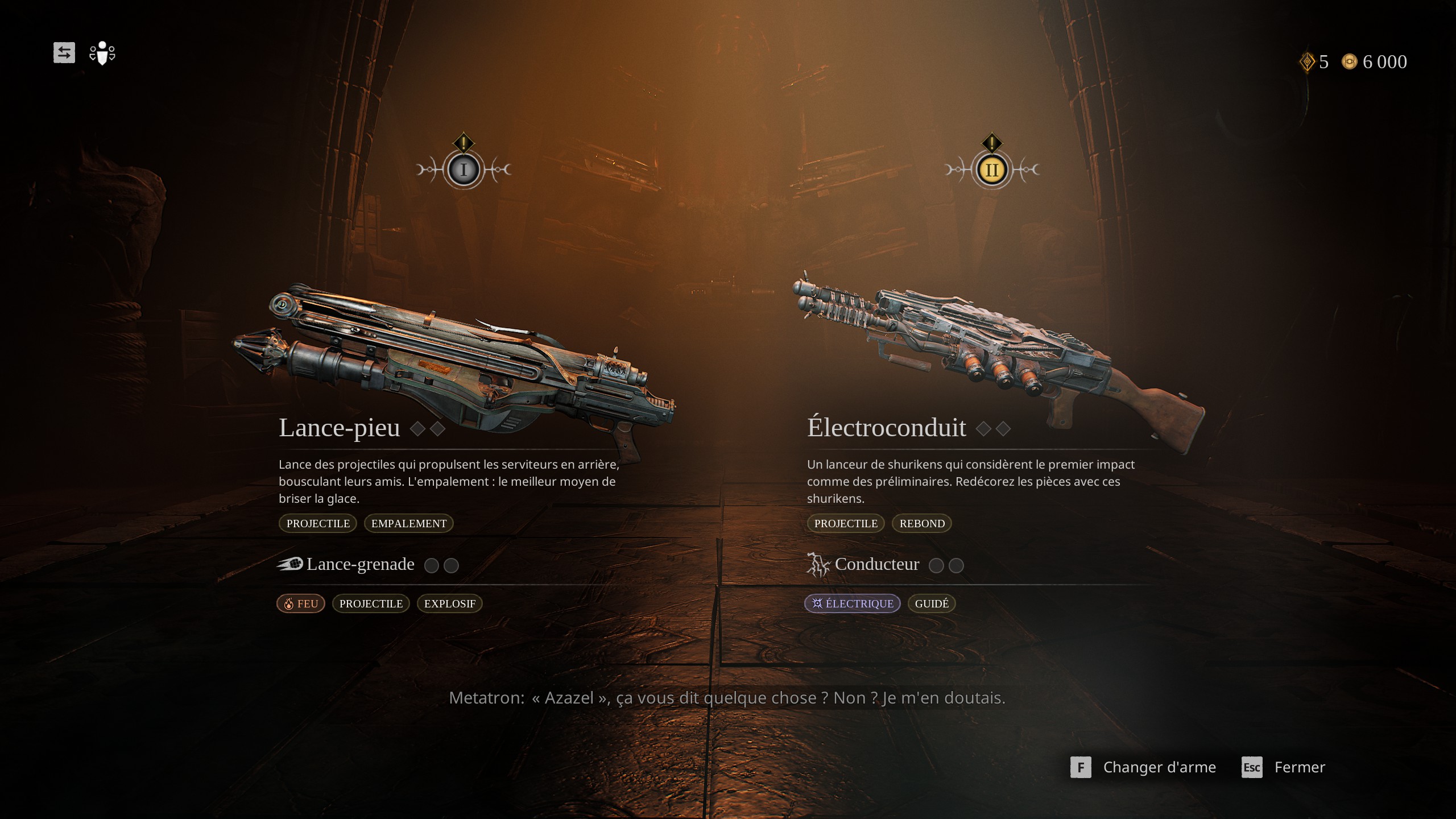Select the slot I weapon medallion
Screen dimensions: 1456x819
(464, 169)
